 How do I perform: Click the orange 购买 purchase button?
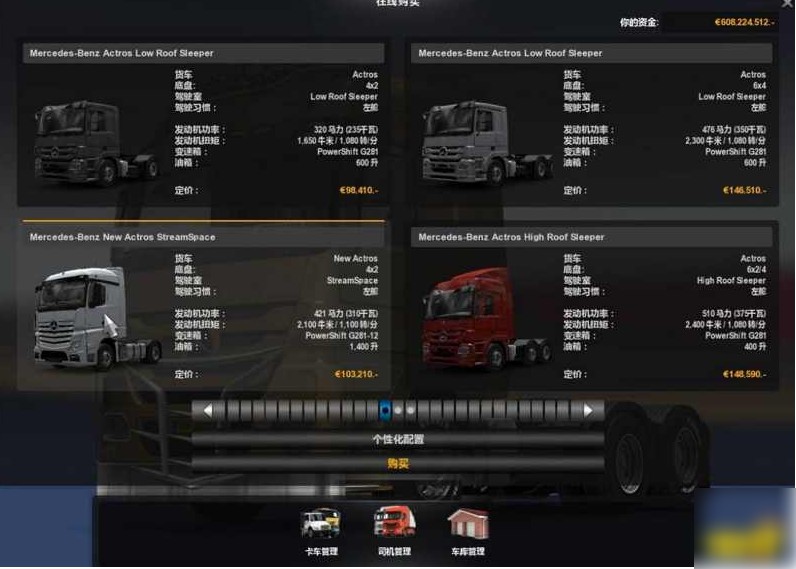tap(398, 464)
